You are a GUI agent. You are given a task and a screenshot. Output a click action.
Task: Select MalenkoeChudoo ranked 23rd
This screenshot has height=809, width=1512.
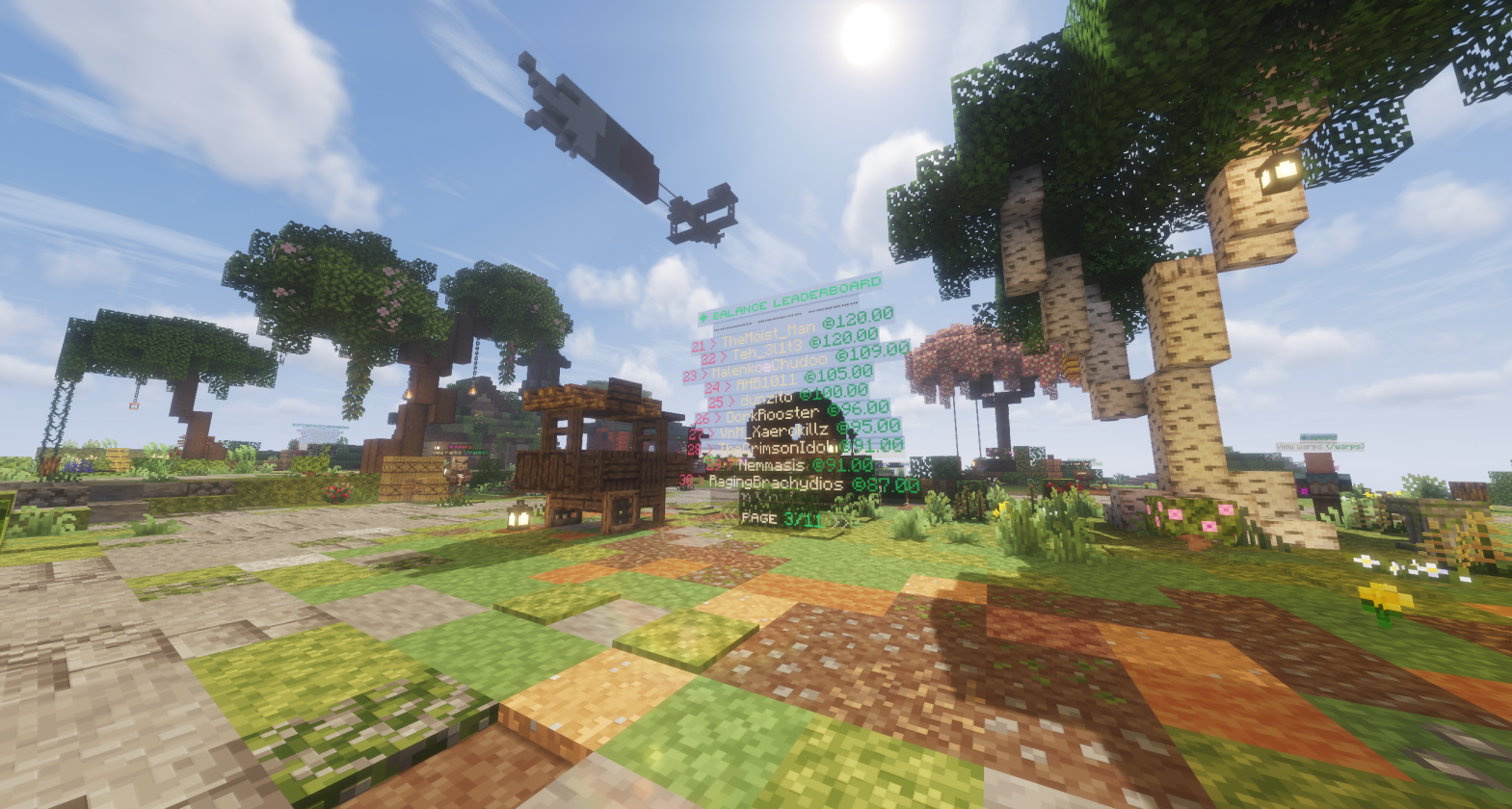click(768, 368)
